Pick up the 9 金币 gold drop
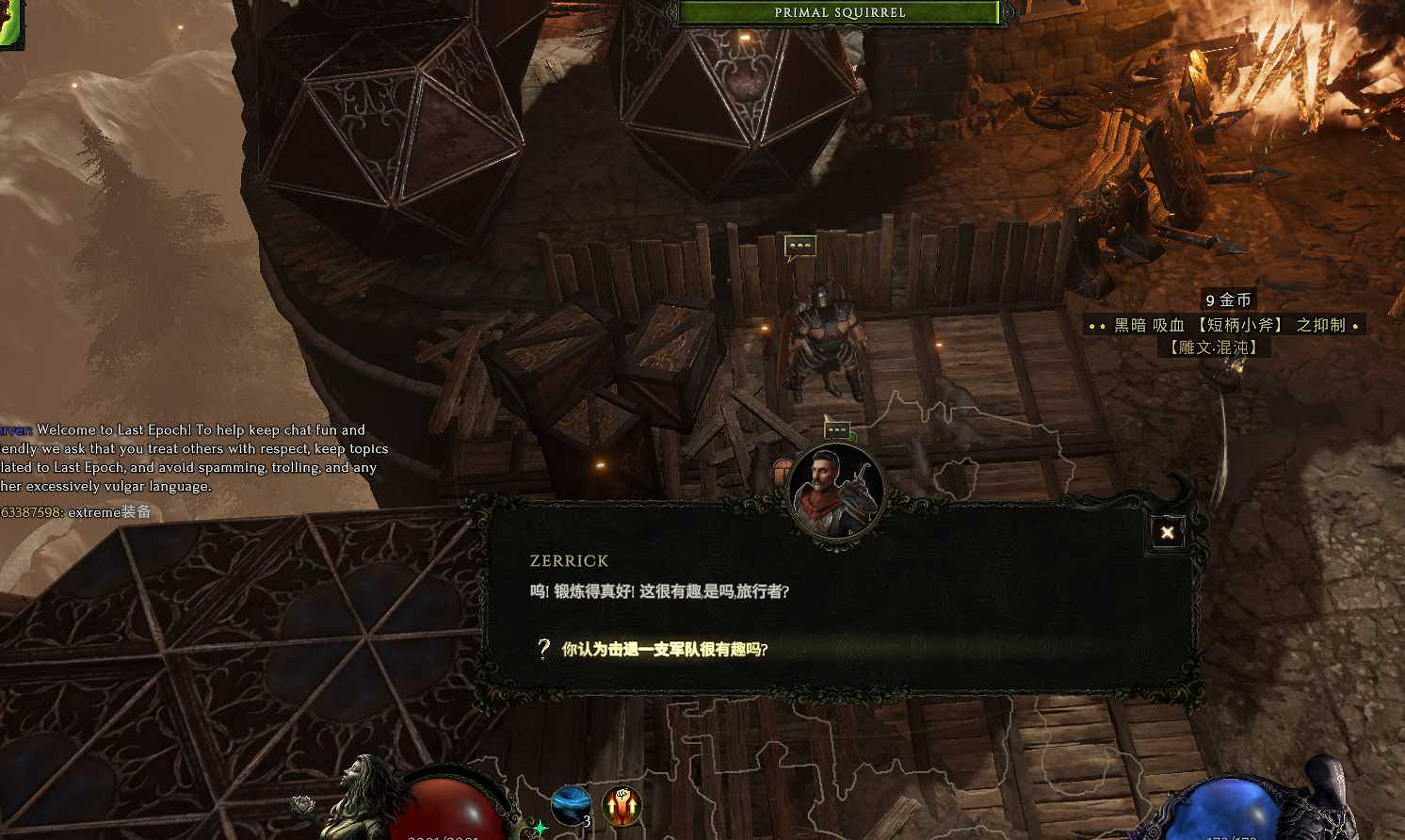Image resolution: width=1405 pixels, height=840 pixels. click(1230, 299)
